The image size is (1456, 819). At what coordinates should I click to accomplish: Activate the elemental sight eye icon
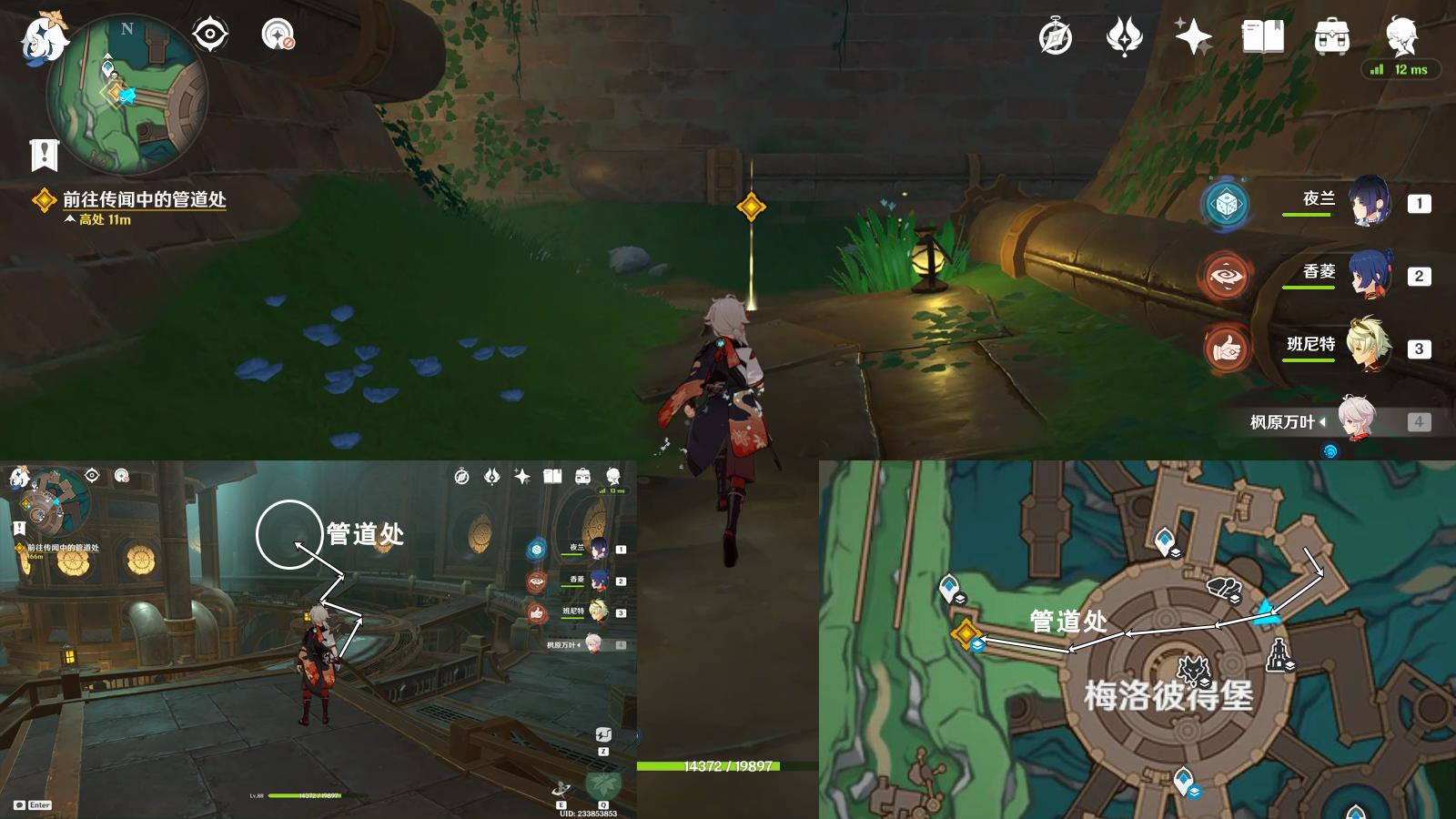pyautogui.click(x=210, y=35)
